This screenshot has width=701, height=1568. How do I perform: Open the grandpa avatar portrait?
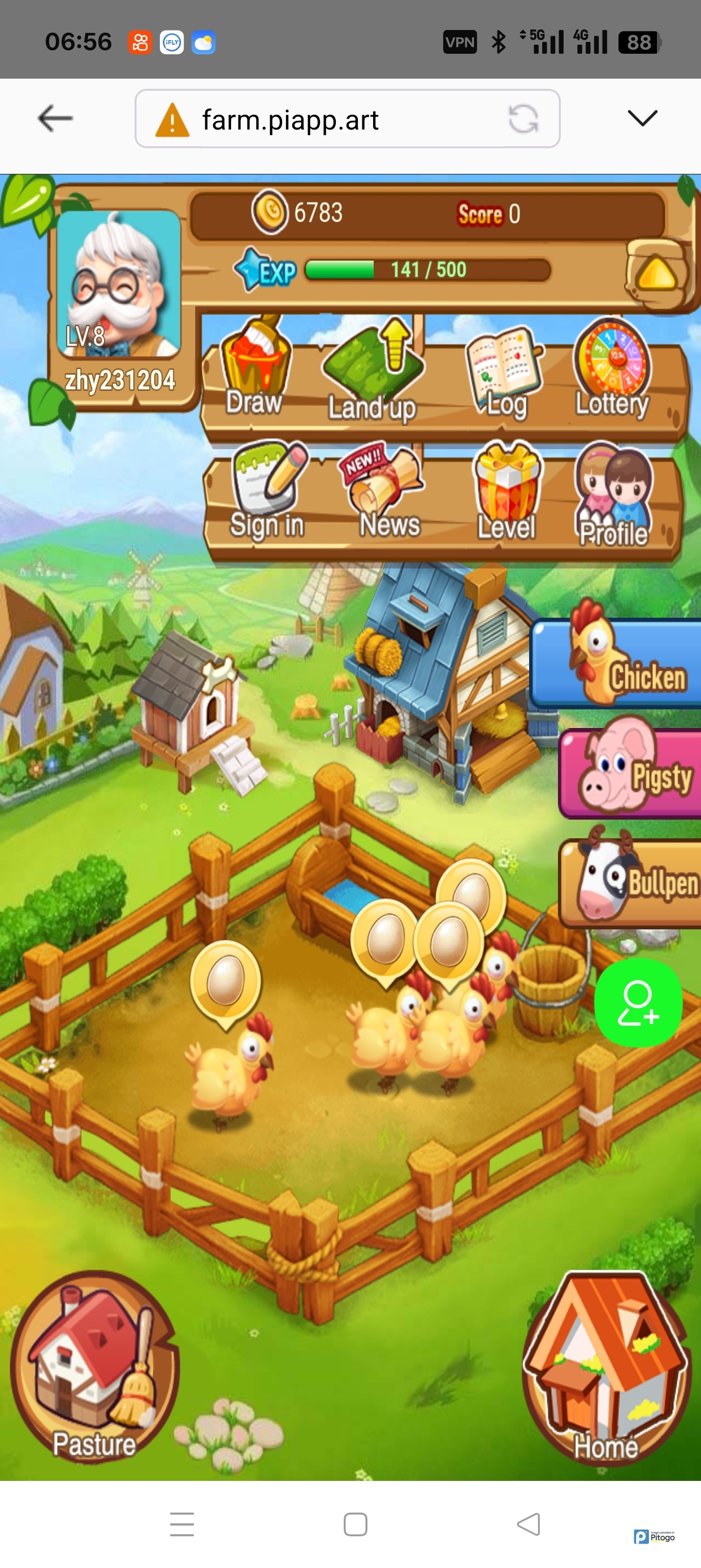119,283
